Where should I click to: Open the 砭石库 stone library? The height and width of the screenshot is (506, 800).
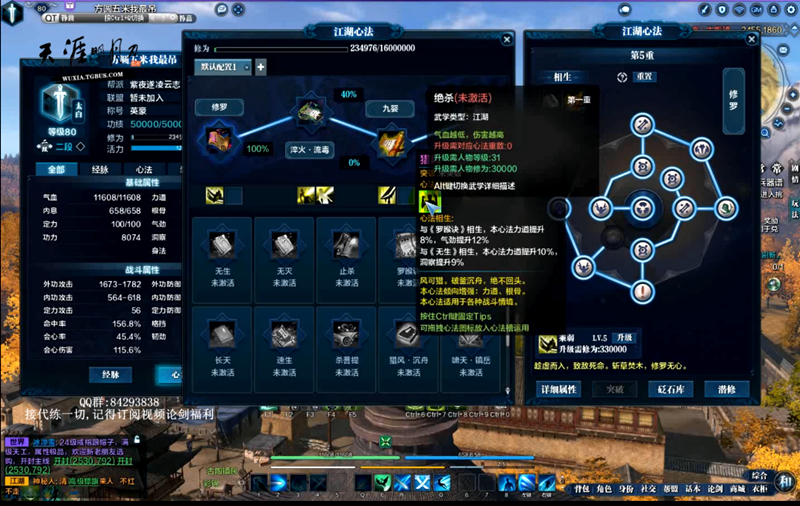[x=673, y=389]
